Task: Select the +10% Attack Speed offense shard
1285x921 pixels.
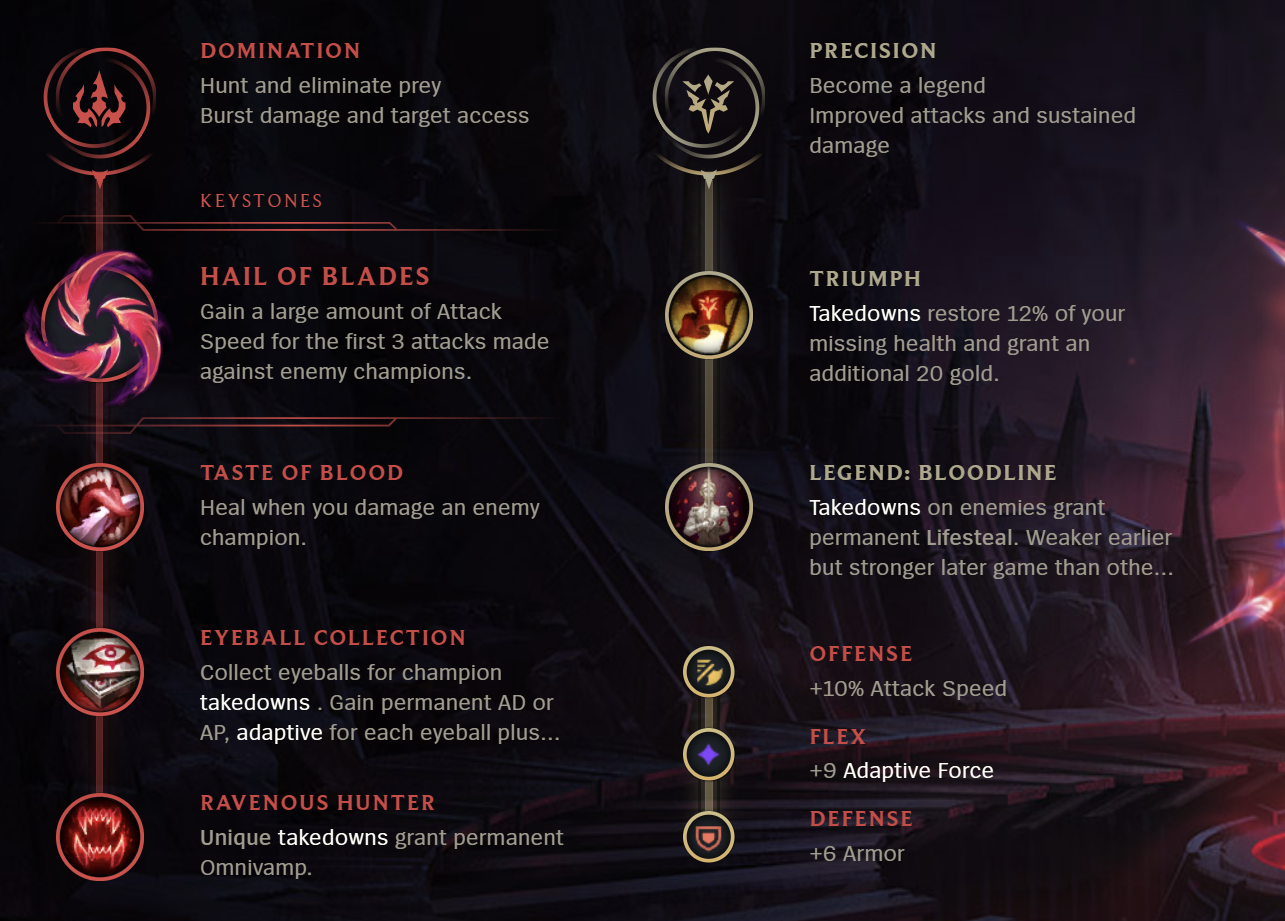Action: pos(709,672)
